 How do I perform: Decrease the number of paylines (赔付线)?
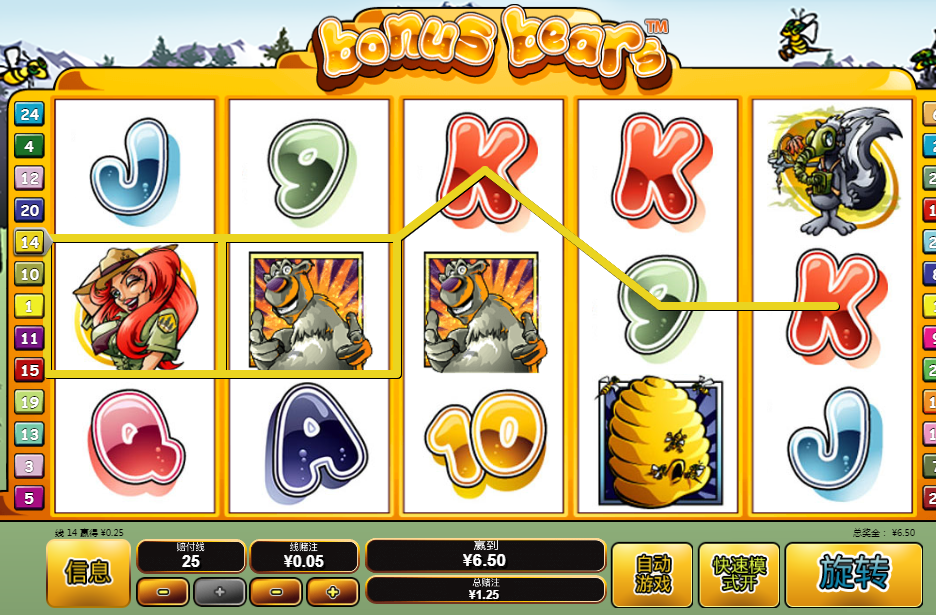[x=163, y=592]
